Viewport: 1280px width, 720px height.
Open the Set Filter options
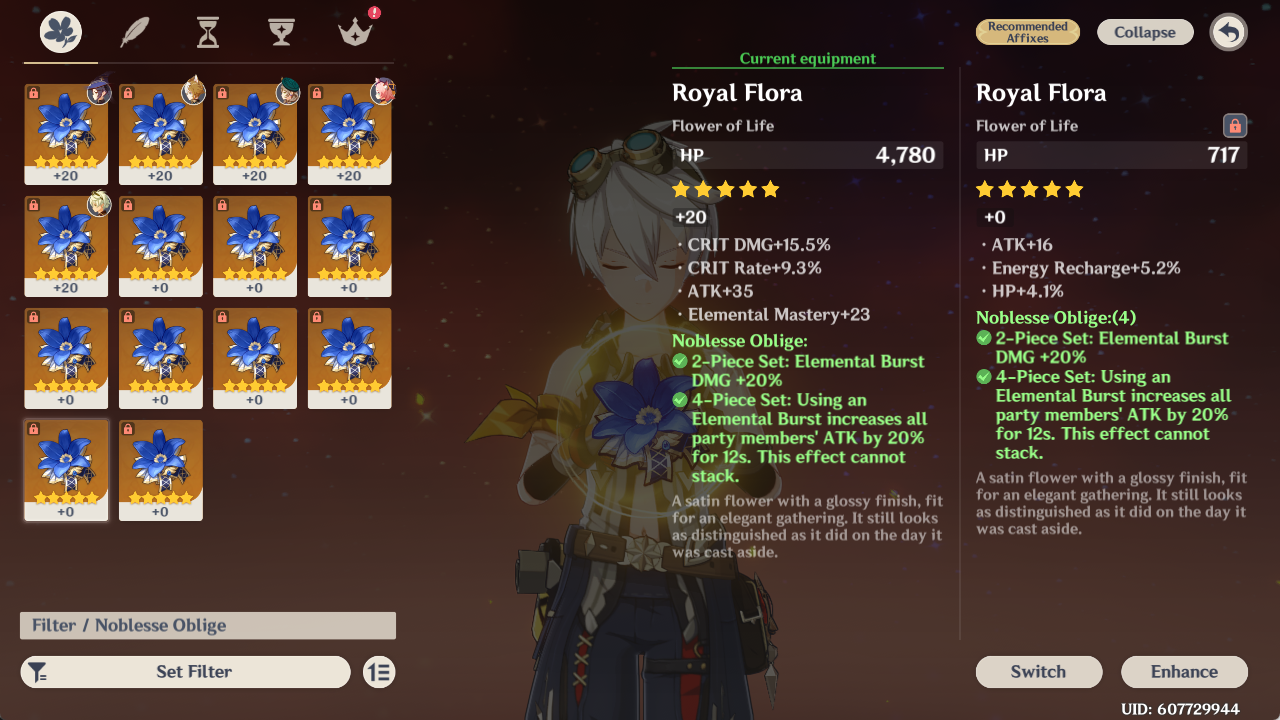pos(186,672)
